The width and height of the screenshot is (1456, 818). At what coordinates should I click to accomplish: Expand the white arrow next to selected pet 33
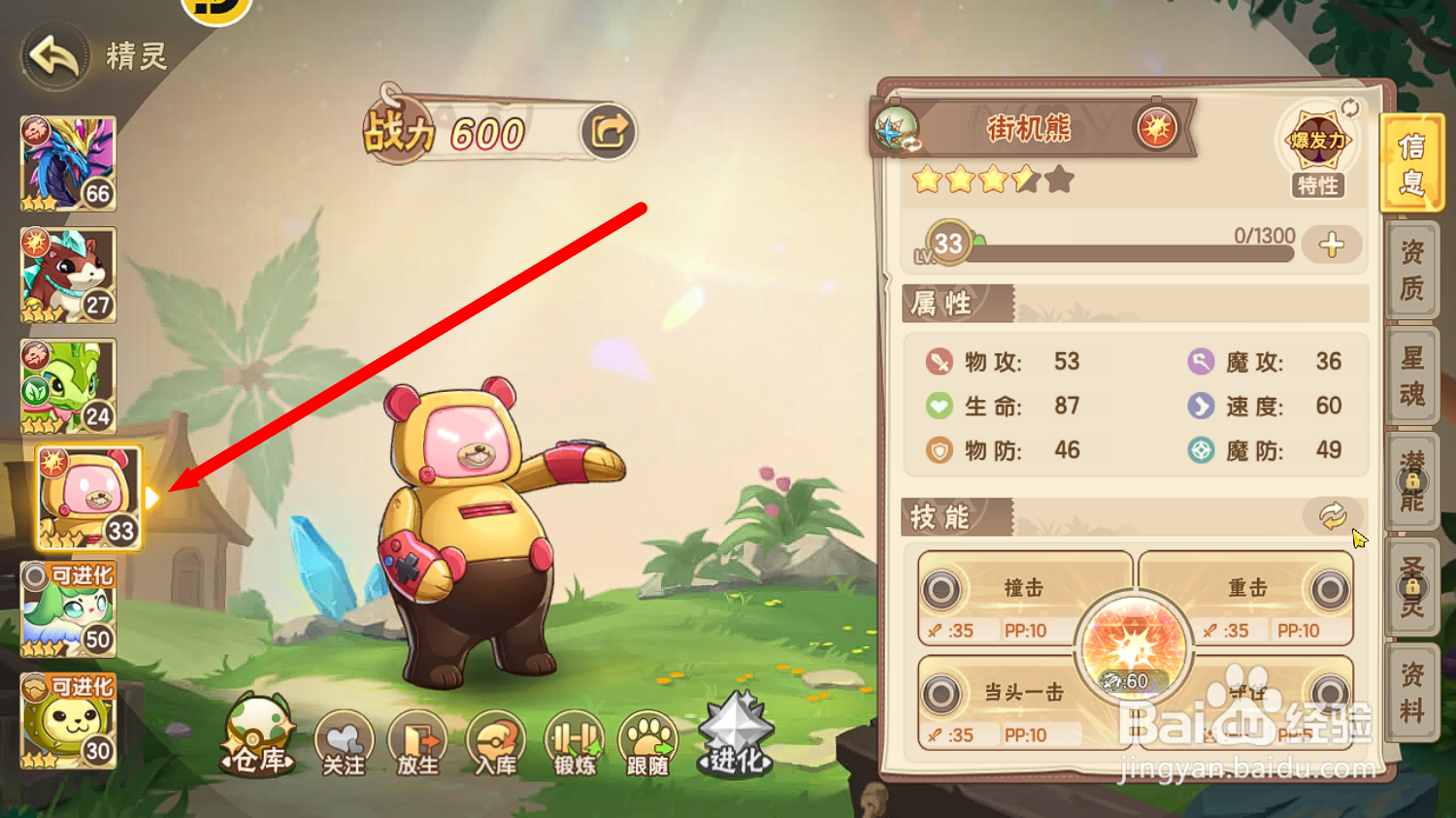153,497
